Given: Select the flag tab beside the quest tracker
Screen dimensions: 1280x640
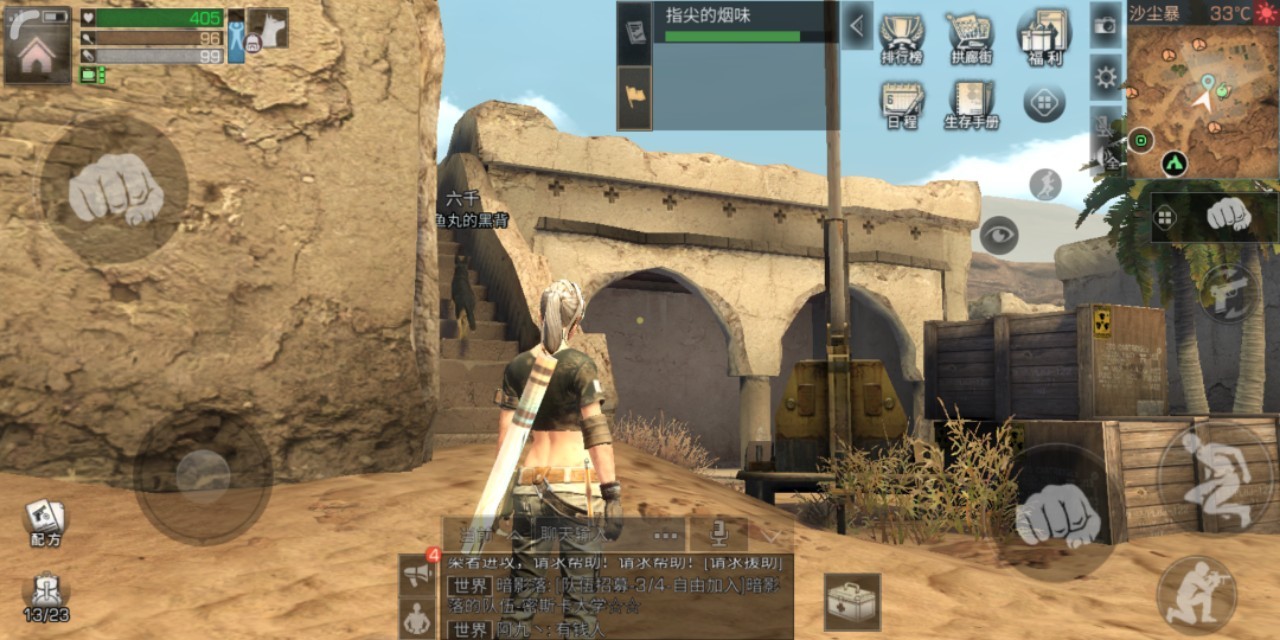Looking at the screenshot, I should tap(634, 97).
